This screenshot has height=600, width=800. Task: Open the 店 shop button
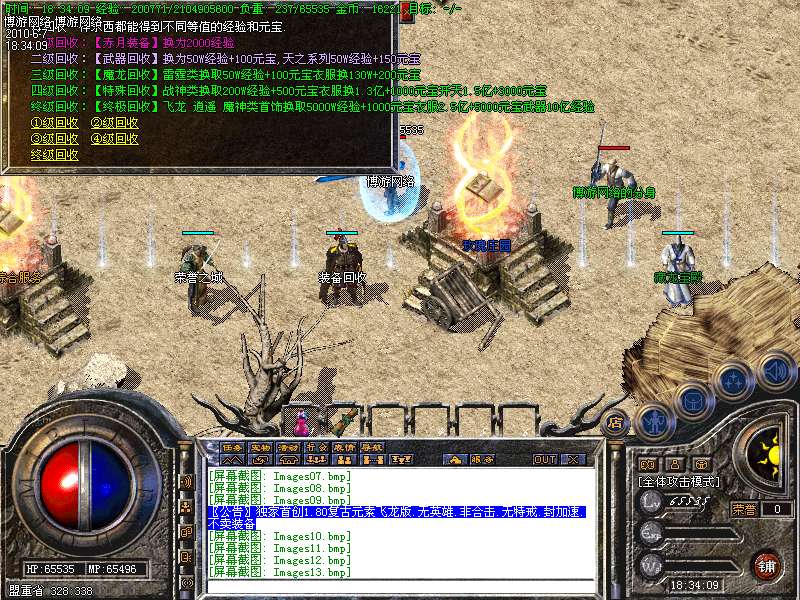point(615,421)
